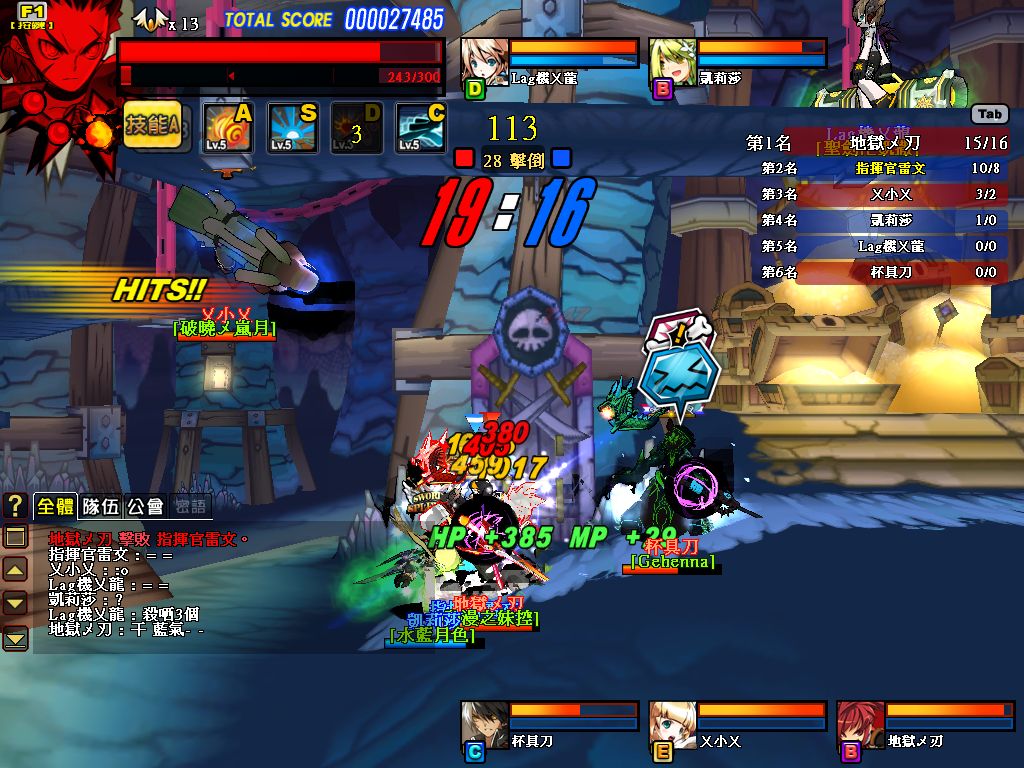Click the chat scroll-down arrow
Viewport: 1024px width, 768px height.
coord(15,603)
